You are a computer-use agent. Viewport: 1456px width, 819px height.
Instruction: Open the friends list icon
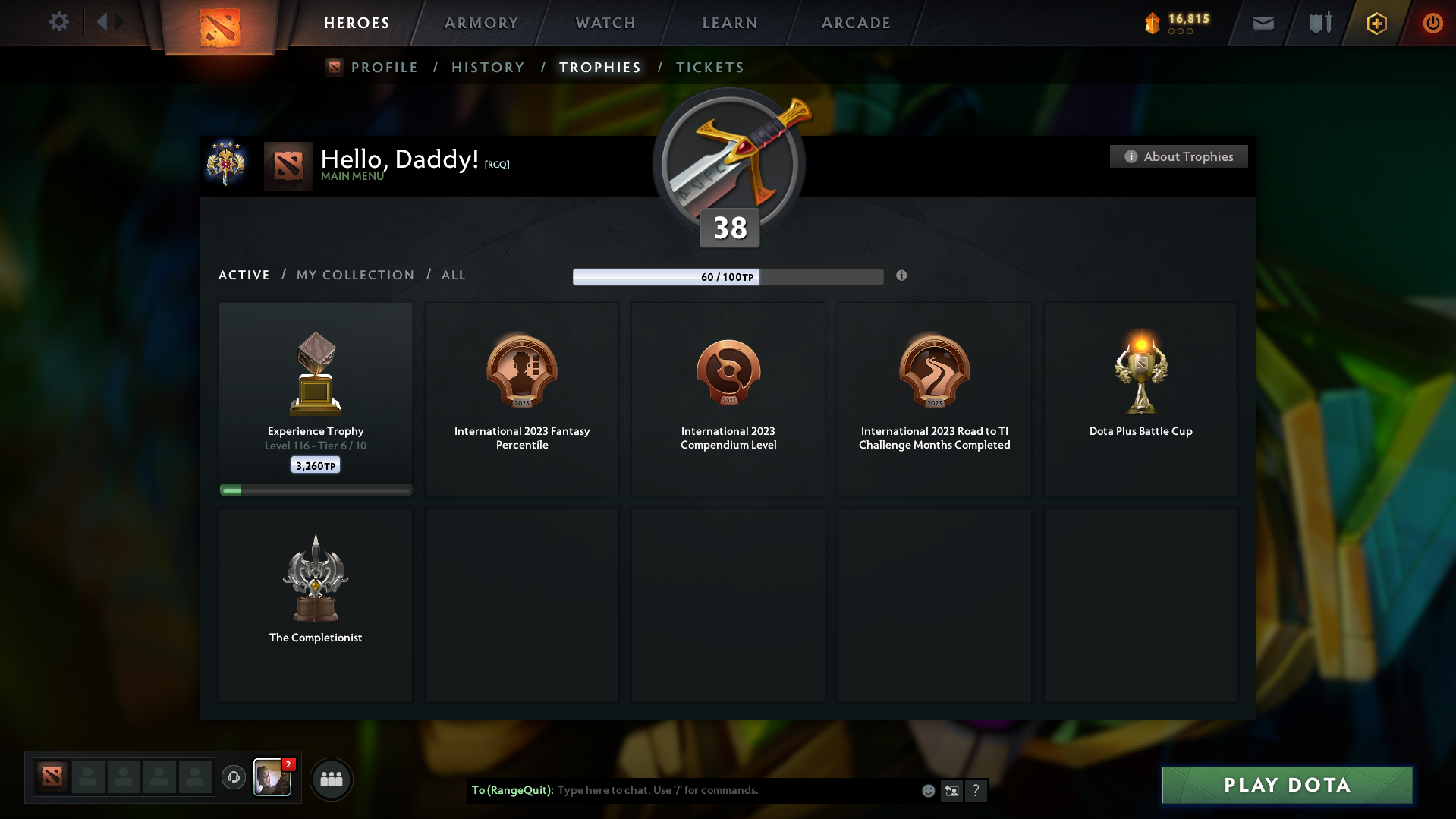pyautogui.click(x=332, y=779)
